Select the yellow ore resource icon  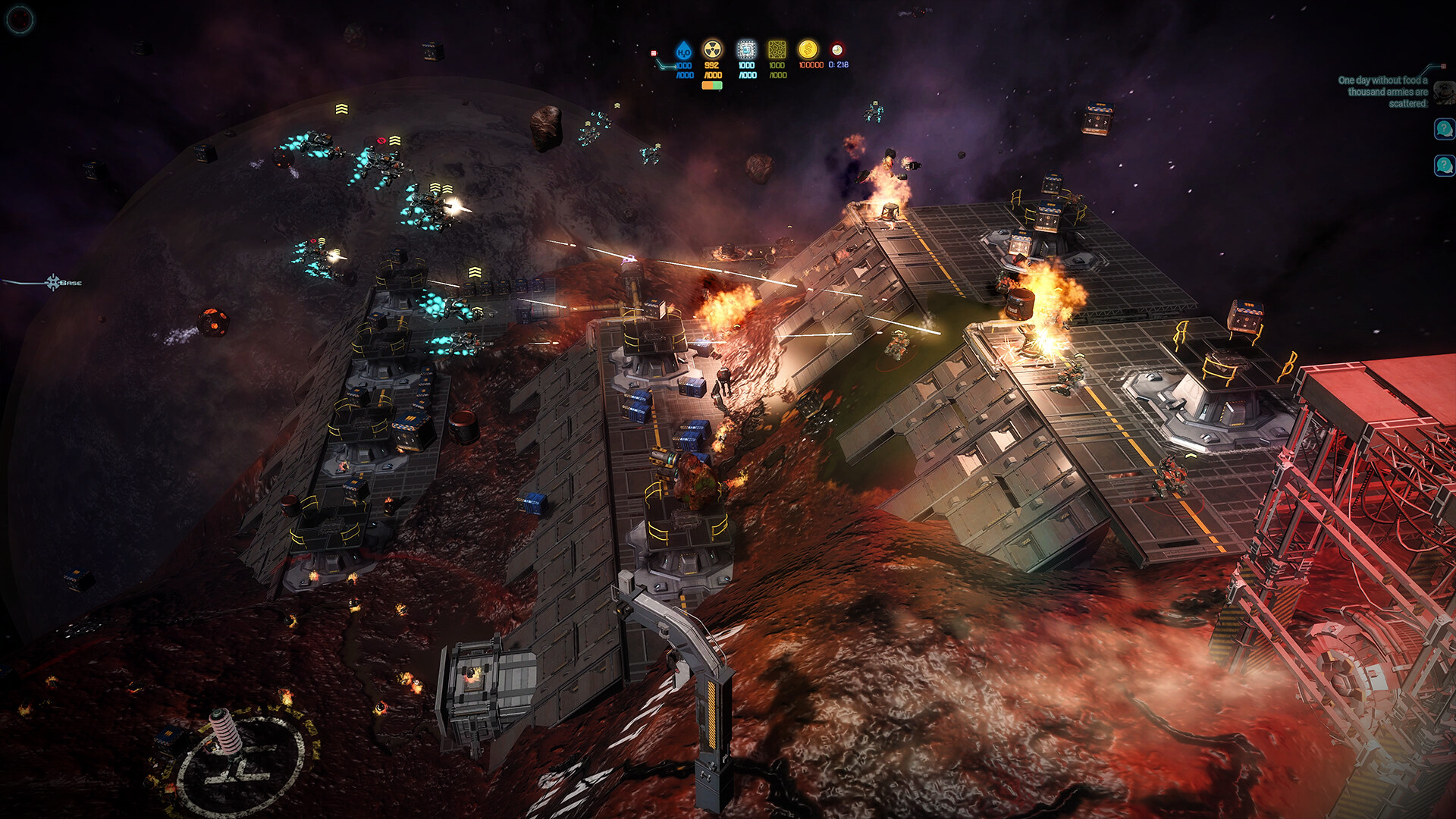pyautogui.click(x=777, y=50)
